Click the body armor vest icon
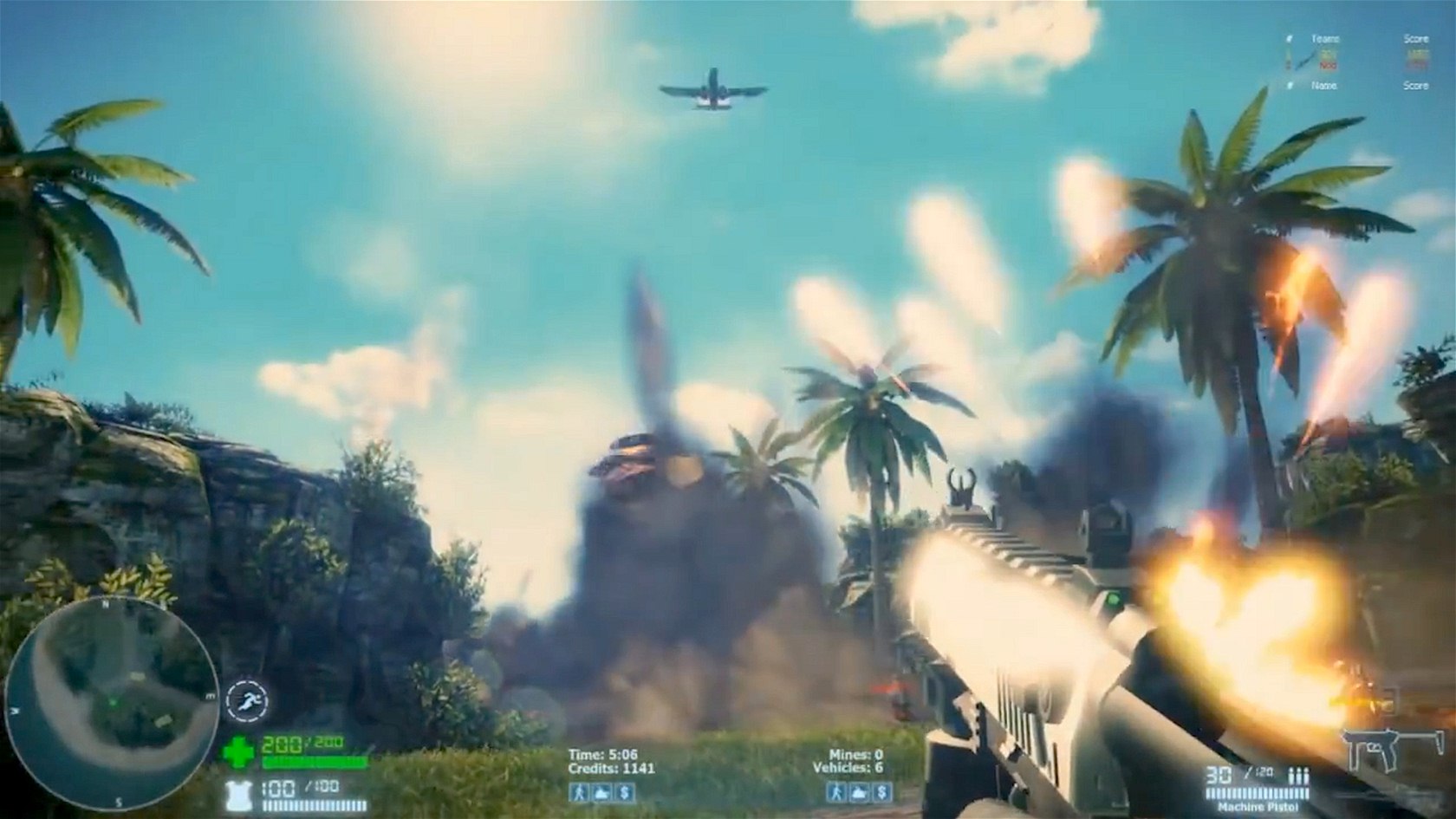1456x819 pixels. (236, 794)
